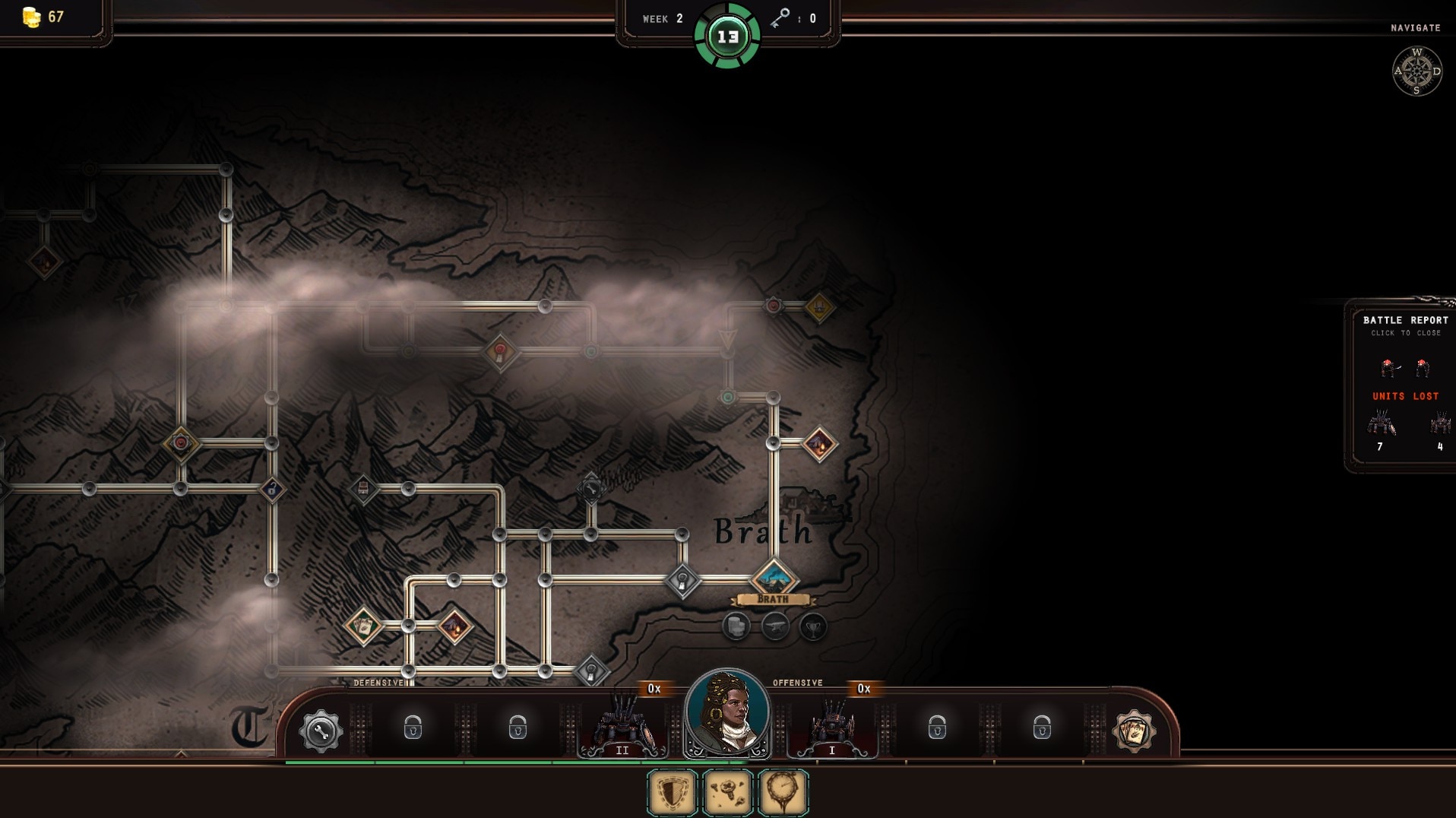Screen dimensions: 1456x818
Task: Open Brath's anvil forge icon
Action: tap(774, 626)
